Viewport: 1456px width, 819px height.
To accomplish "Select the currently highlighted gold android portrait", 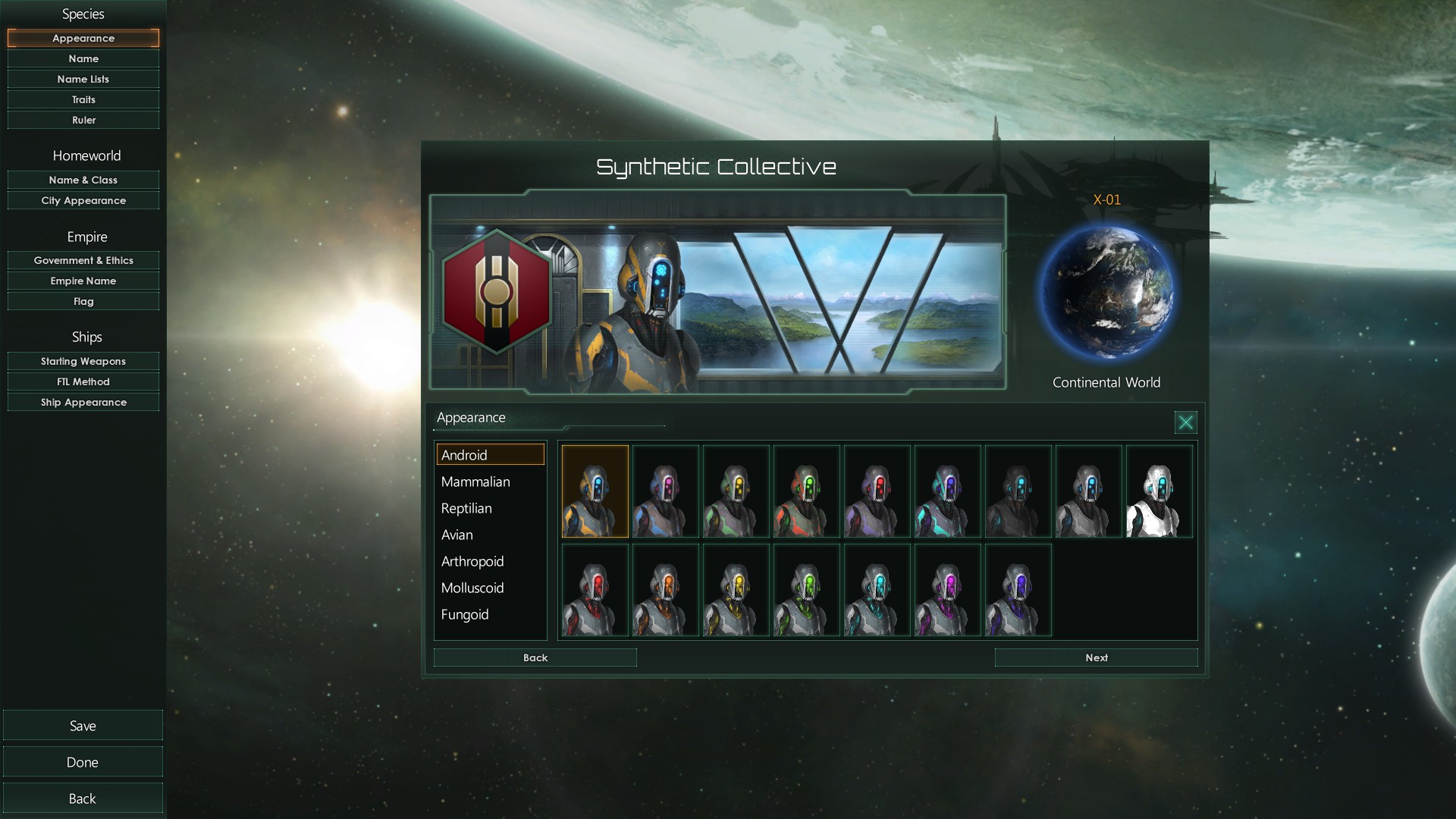I will (x=595, y=492).
